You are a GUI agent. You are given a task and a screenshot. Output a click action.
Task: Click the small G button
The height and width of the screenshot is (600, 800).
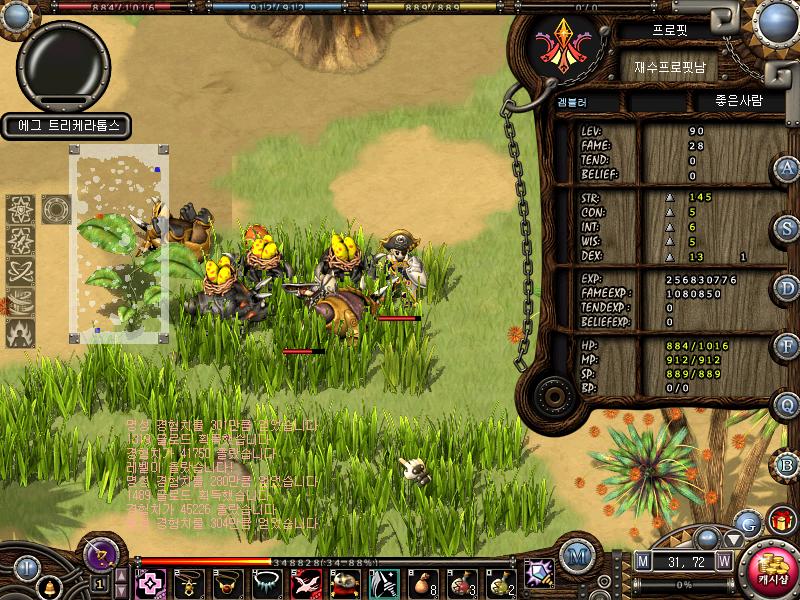tap(746, 522)
